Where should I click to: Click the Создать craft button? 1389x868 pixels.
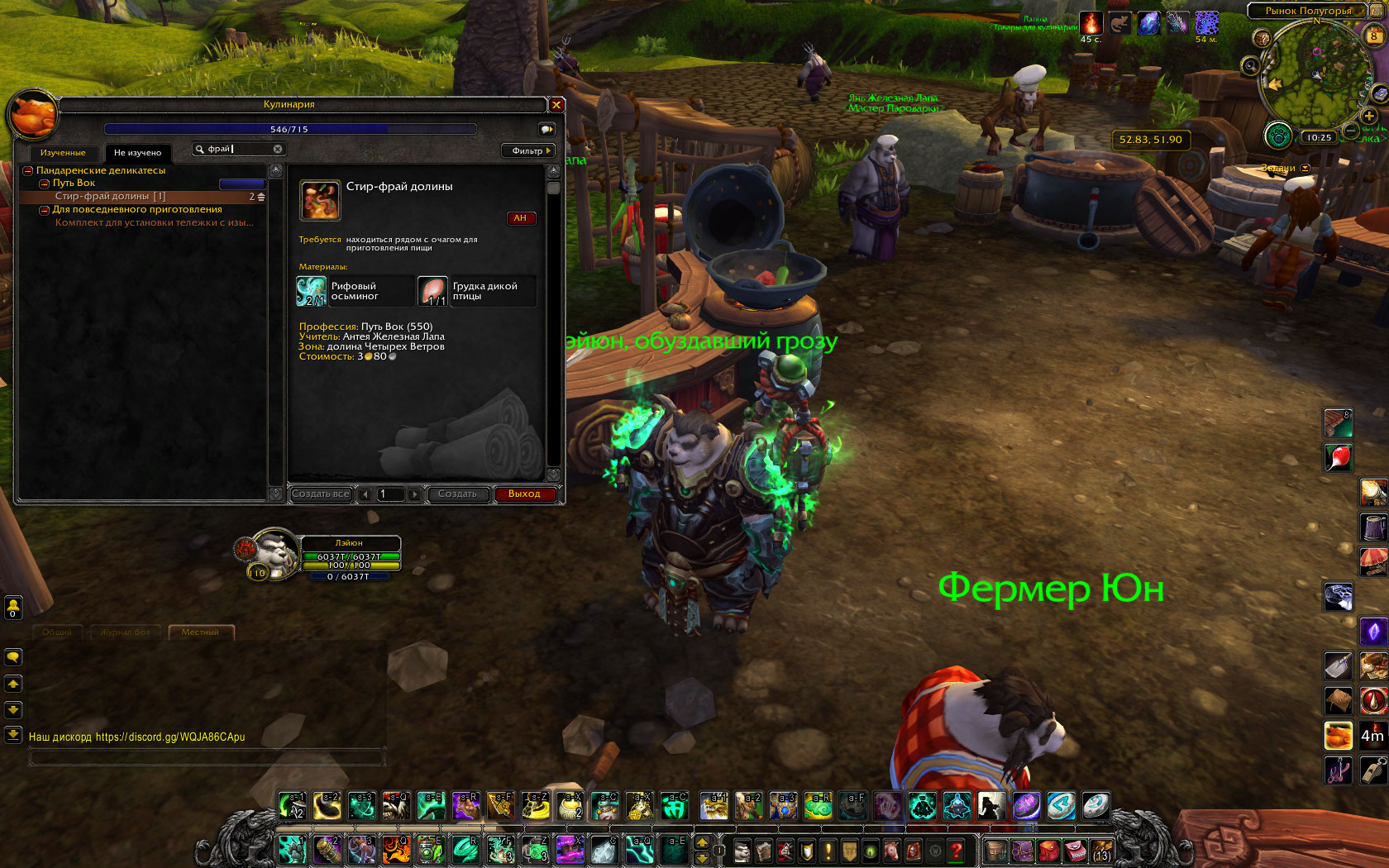tap(457, 494)
